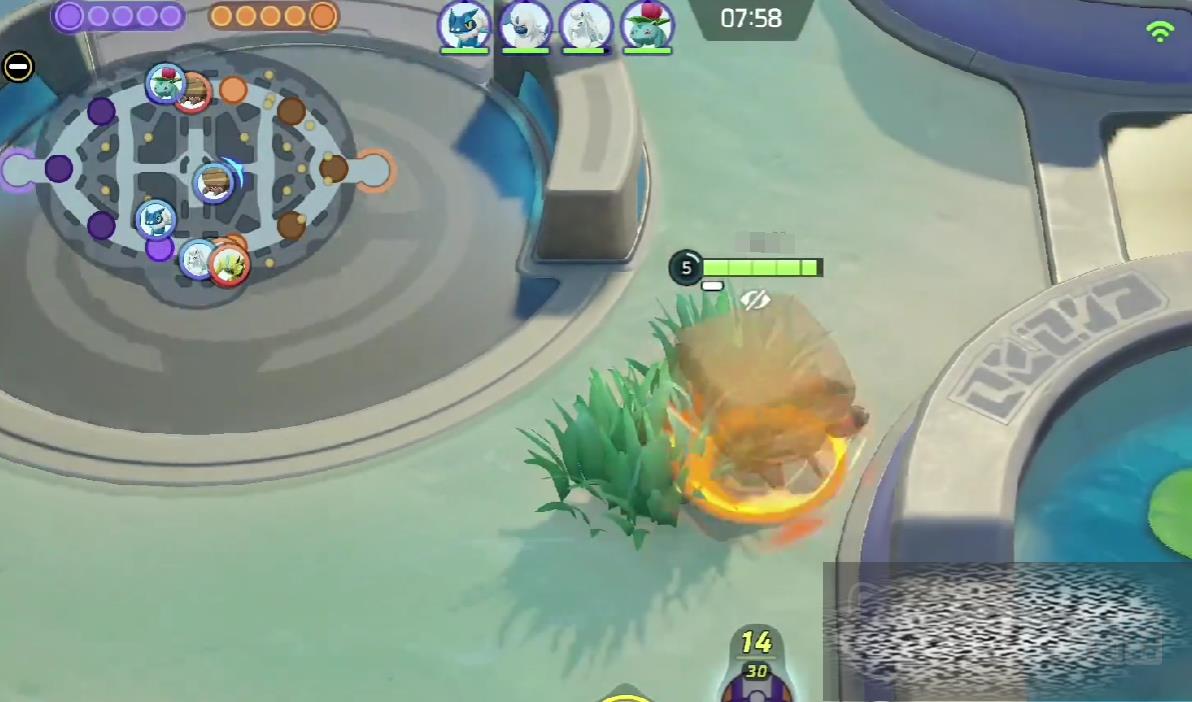1192x702 pixels.
Task: Ping the Venusaur marker on the minimap
Action: point(164,82)
